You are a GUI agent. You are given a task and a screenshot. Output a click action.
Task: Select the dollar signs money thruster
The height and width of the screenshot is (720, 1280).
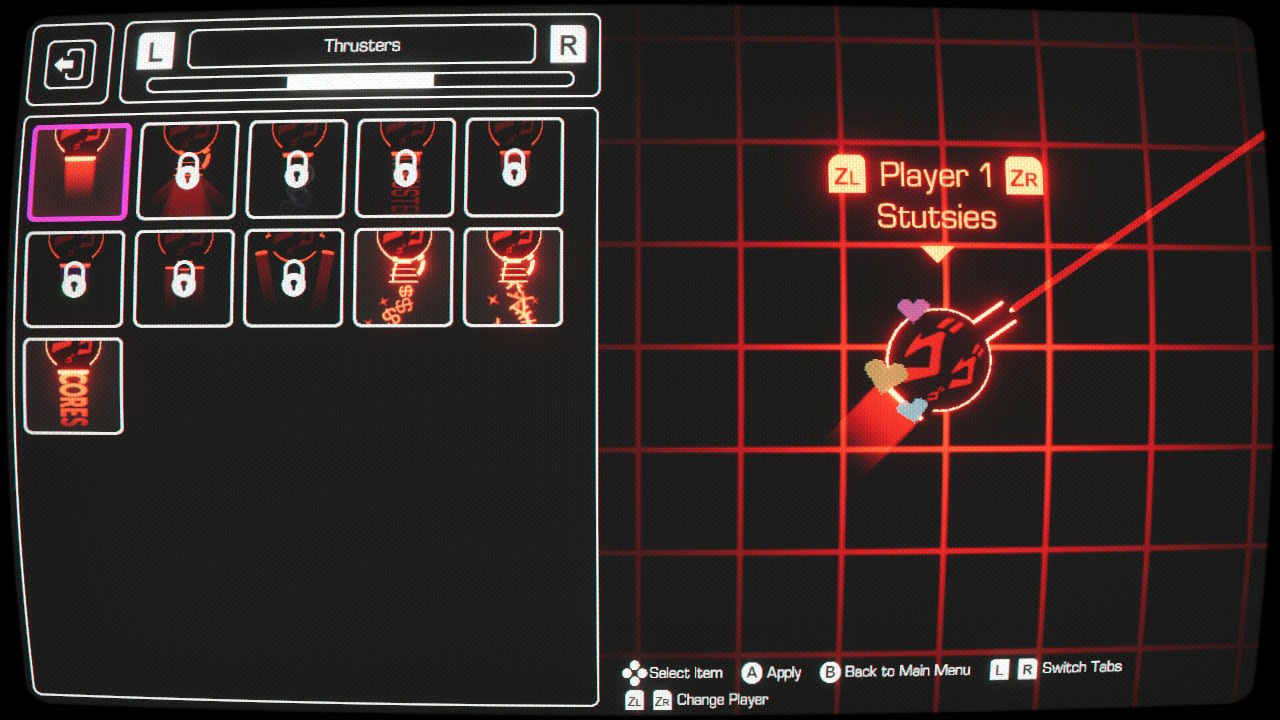(403, 277)
